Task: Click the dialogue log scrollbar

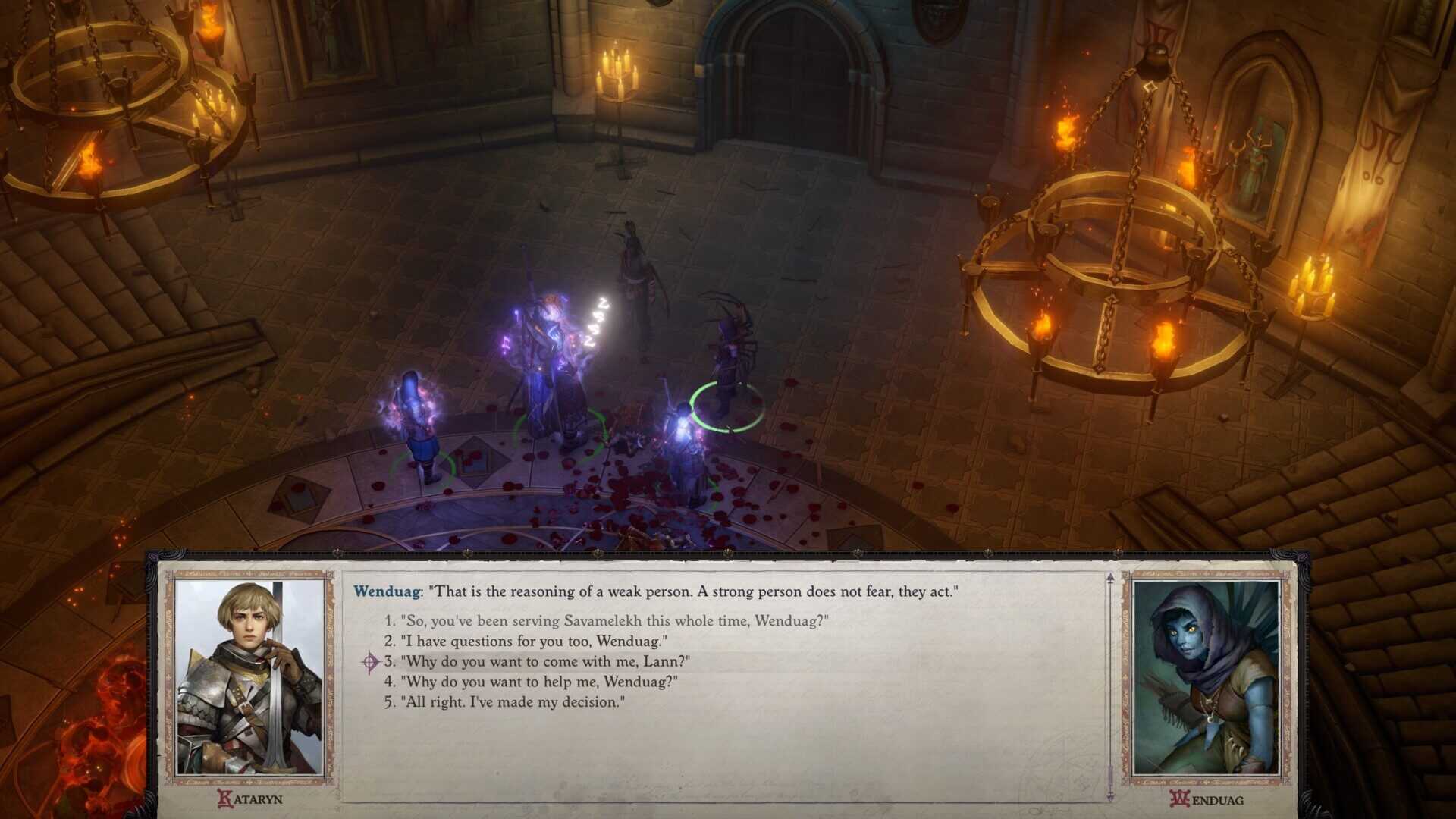Action: [x=1110, y=686]
